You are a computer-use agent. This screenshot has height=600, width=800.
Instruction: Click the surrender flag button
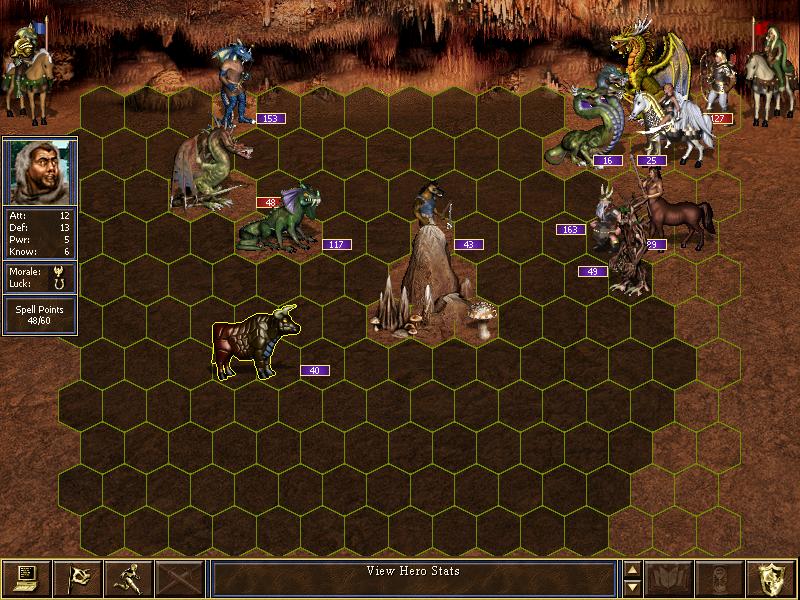click(x=77, y=577)
